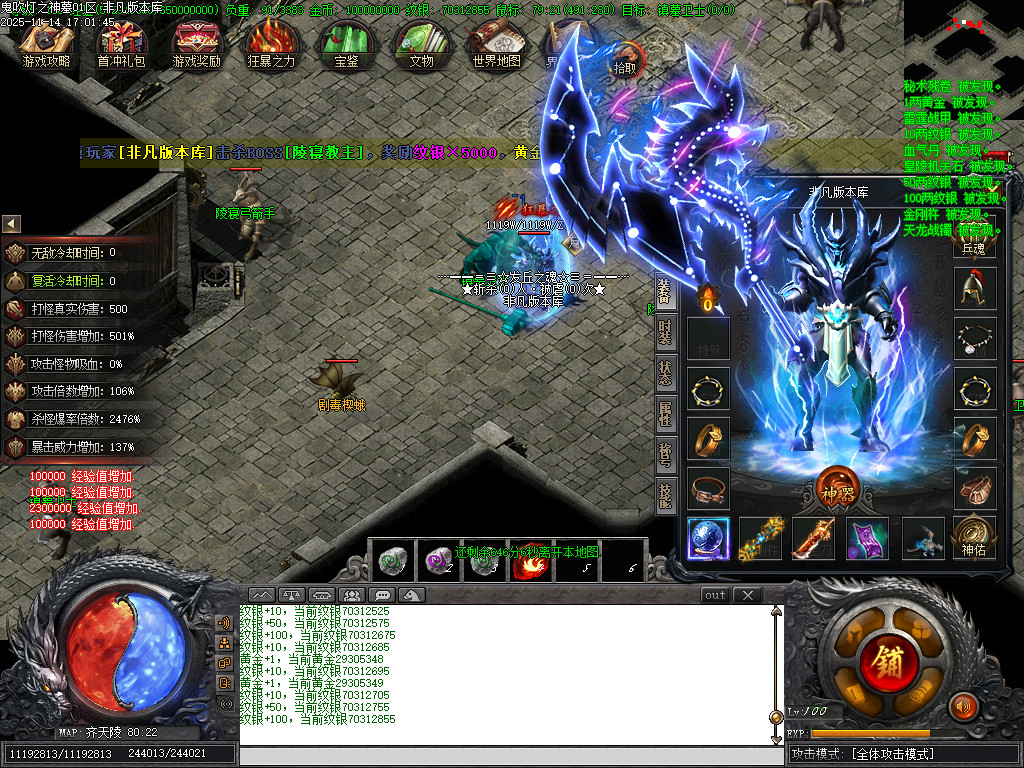Switch to the 状态 status tab

665,373
